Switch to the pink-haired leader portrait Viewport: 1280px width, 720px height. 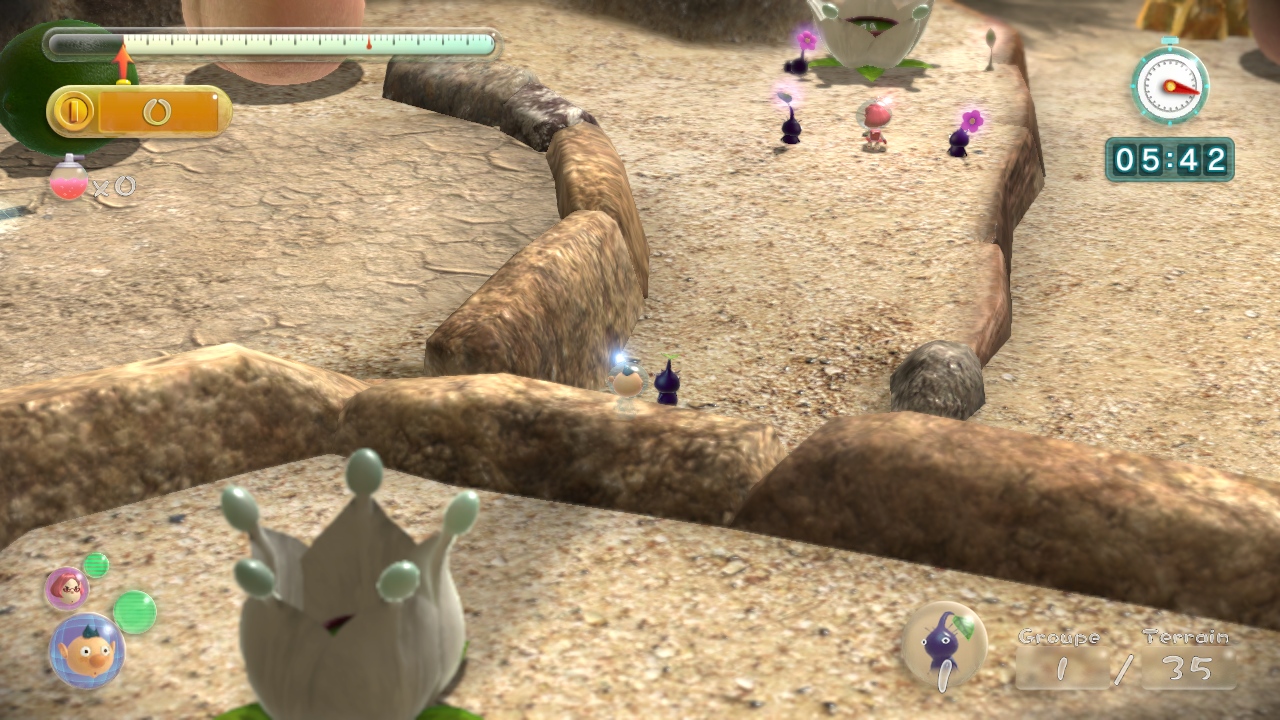click(x=66, y=589)
